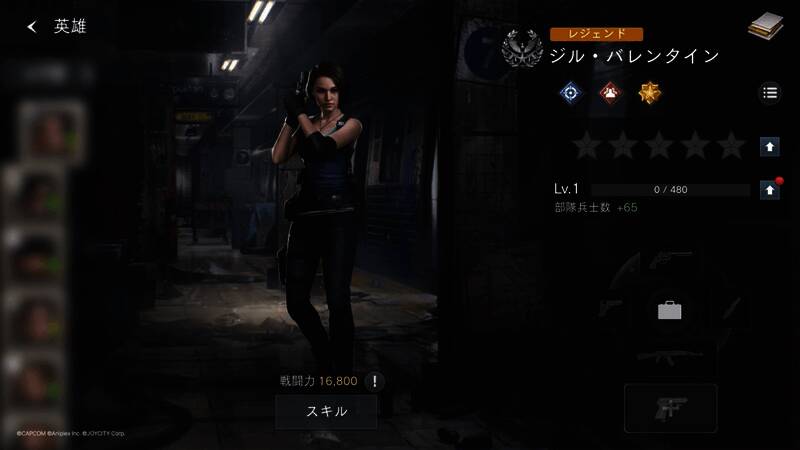This screenshot has width=800, height=450.
Task: Select the blue crosshair trait icon
Action: click(x=571, y=93)
